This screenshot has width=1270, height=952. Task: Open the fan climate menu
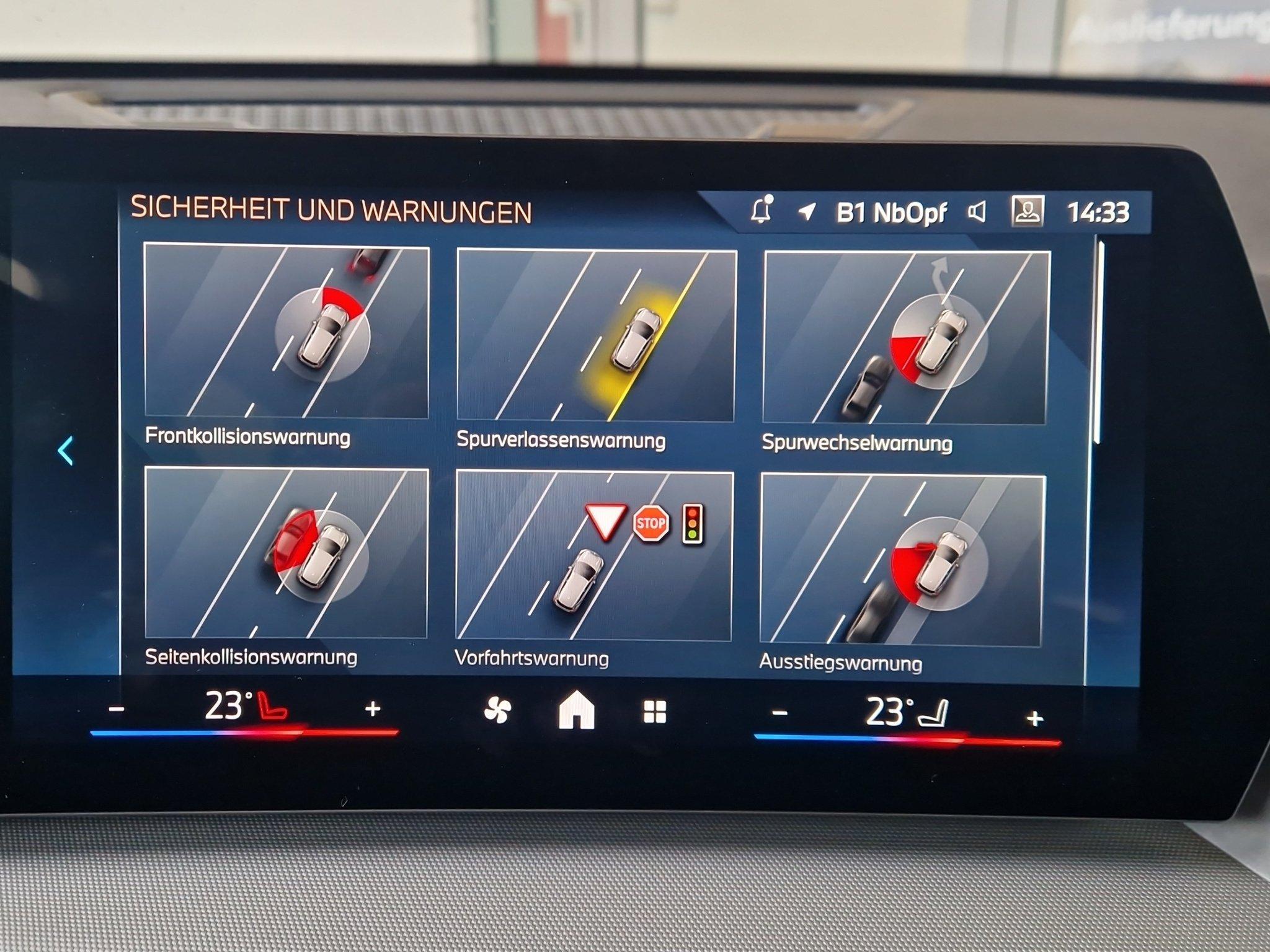[x=497, y=710]
